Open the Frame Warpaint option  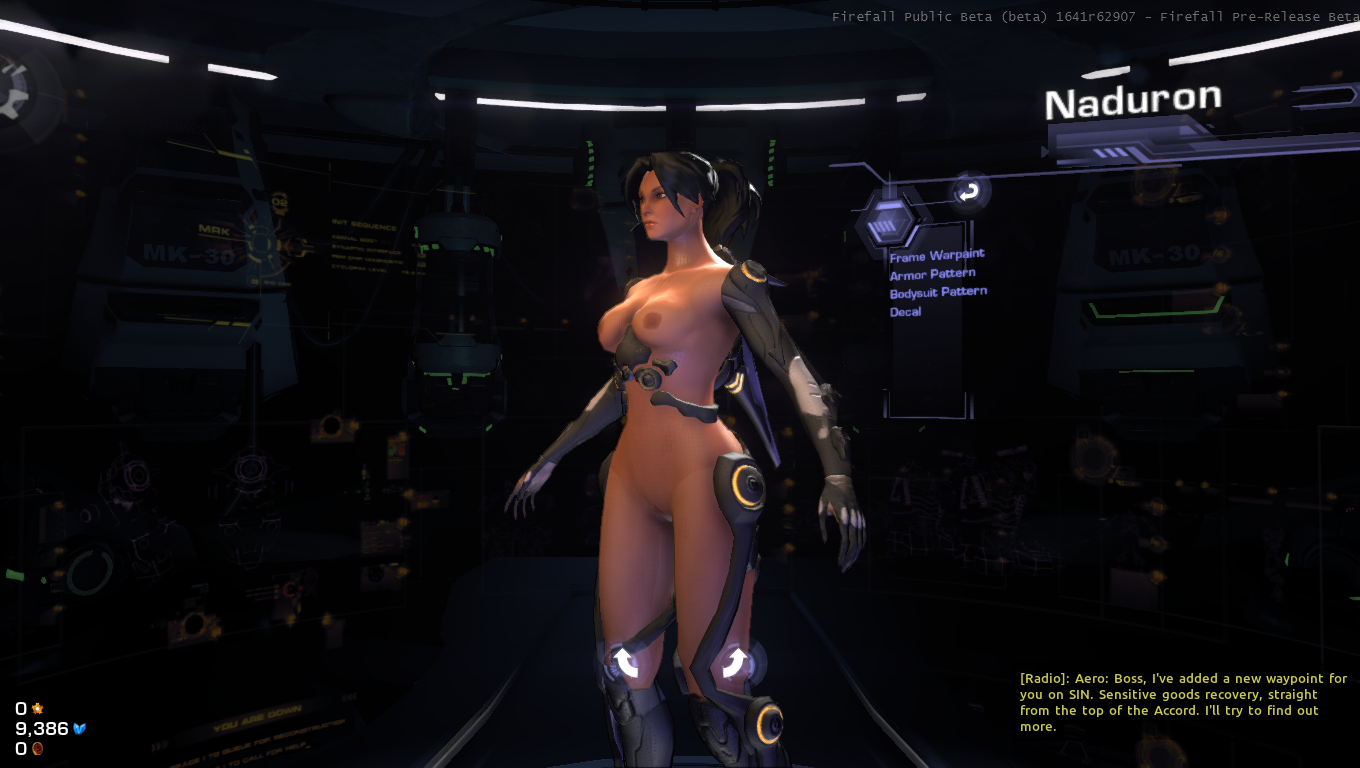click(x=937, y=256)
